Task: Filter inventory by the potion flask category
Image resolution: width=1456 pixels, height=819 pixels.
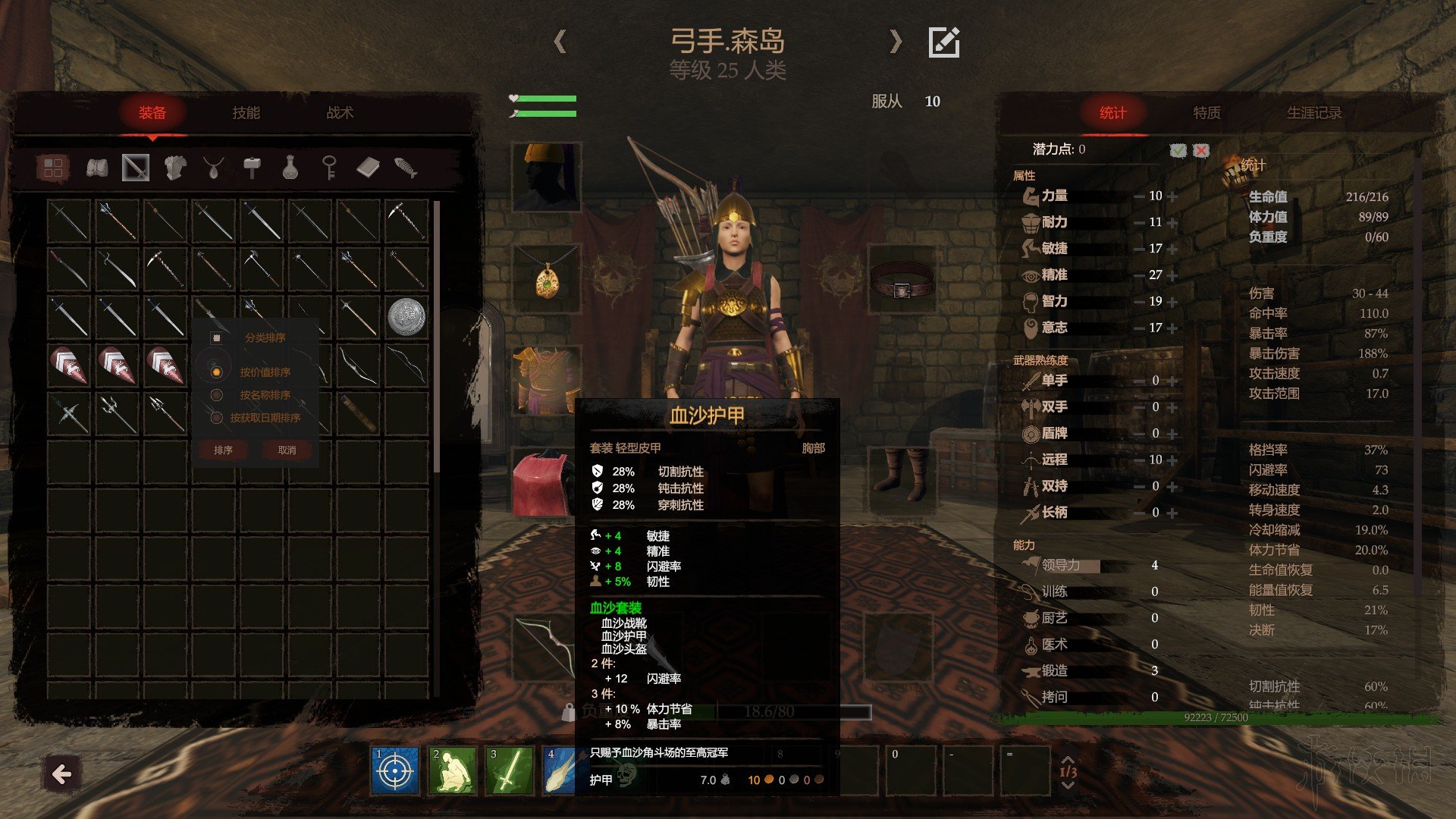Action: pos(290,168)
